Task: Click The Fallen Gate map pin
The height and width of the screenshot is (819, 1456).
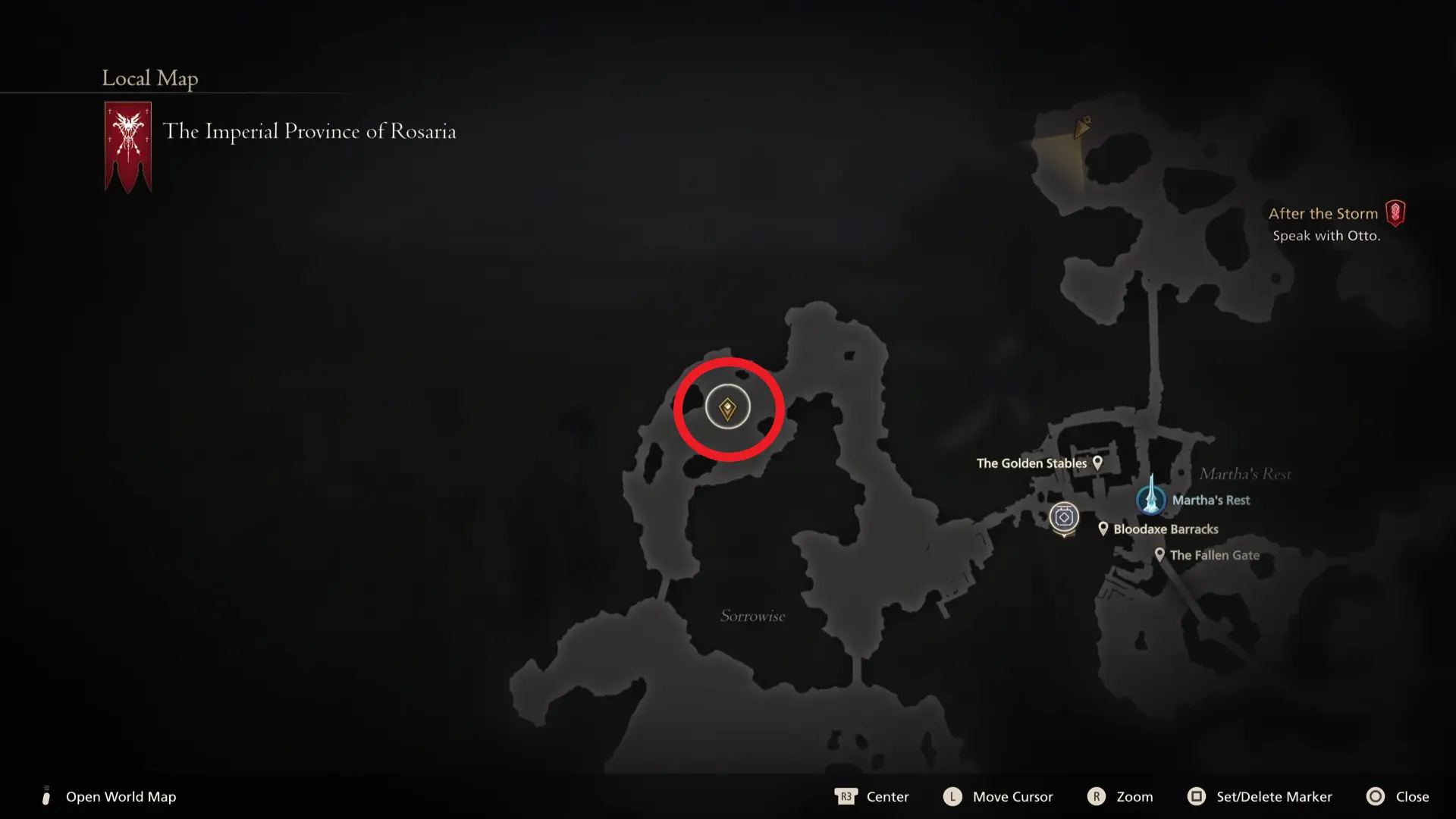Action: (x=1159, y=554)
